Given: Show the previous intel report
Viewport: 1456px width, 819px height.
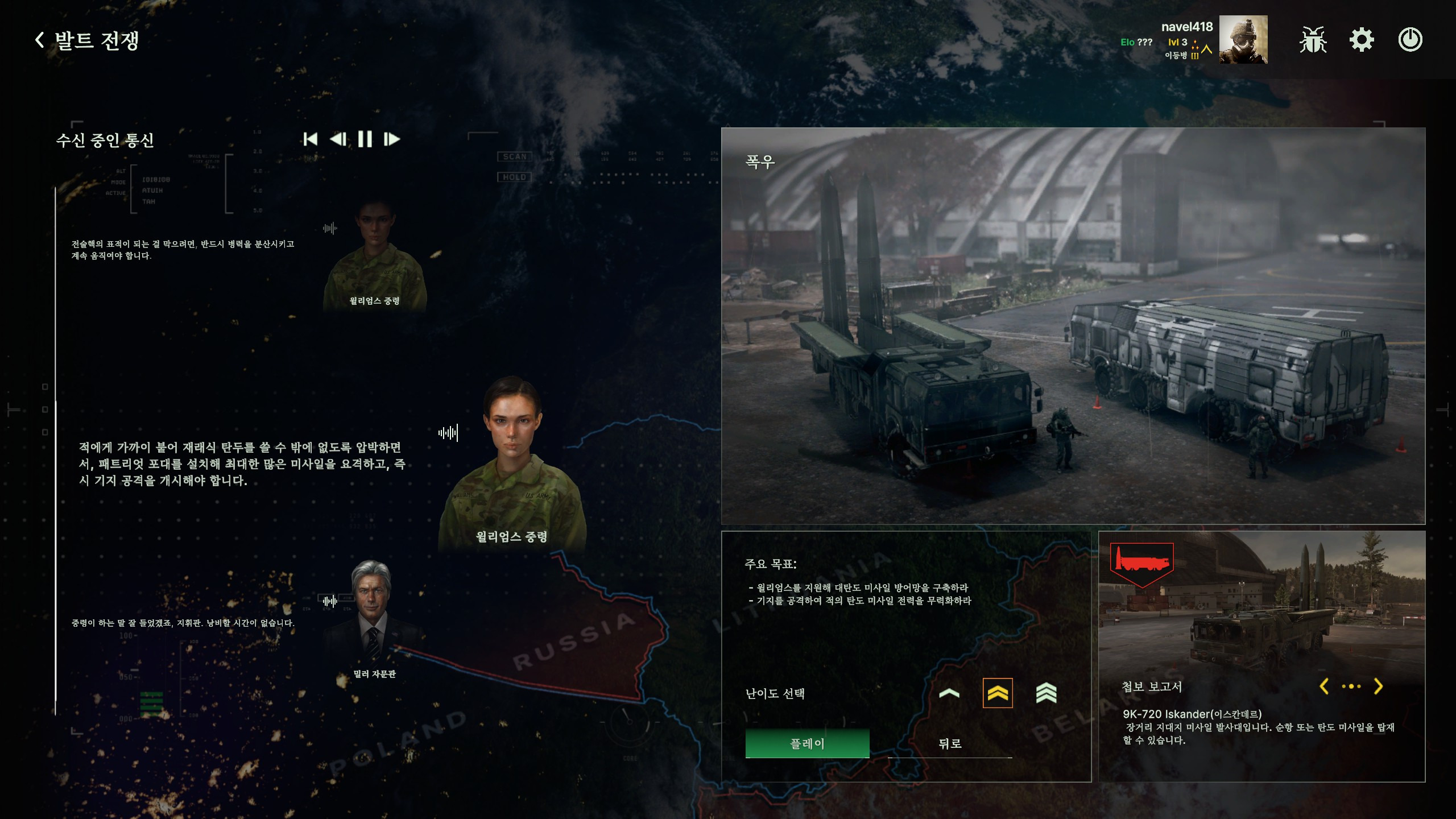Looking at the screenshot, I should [x=1325, y=686].
